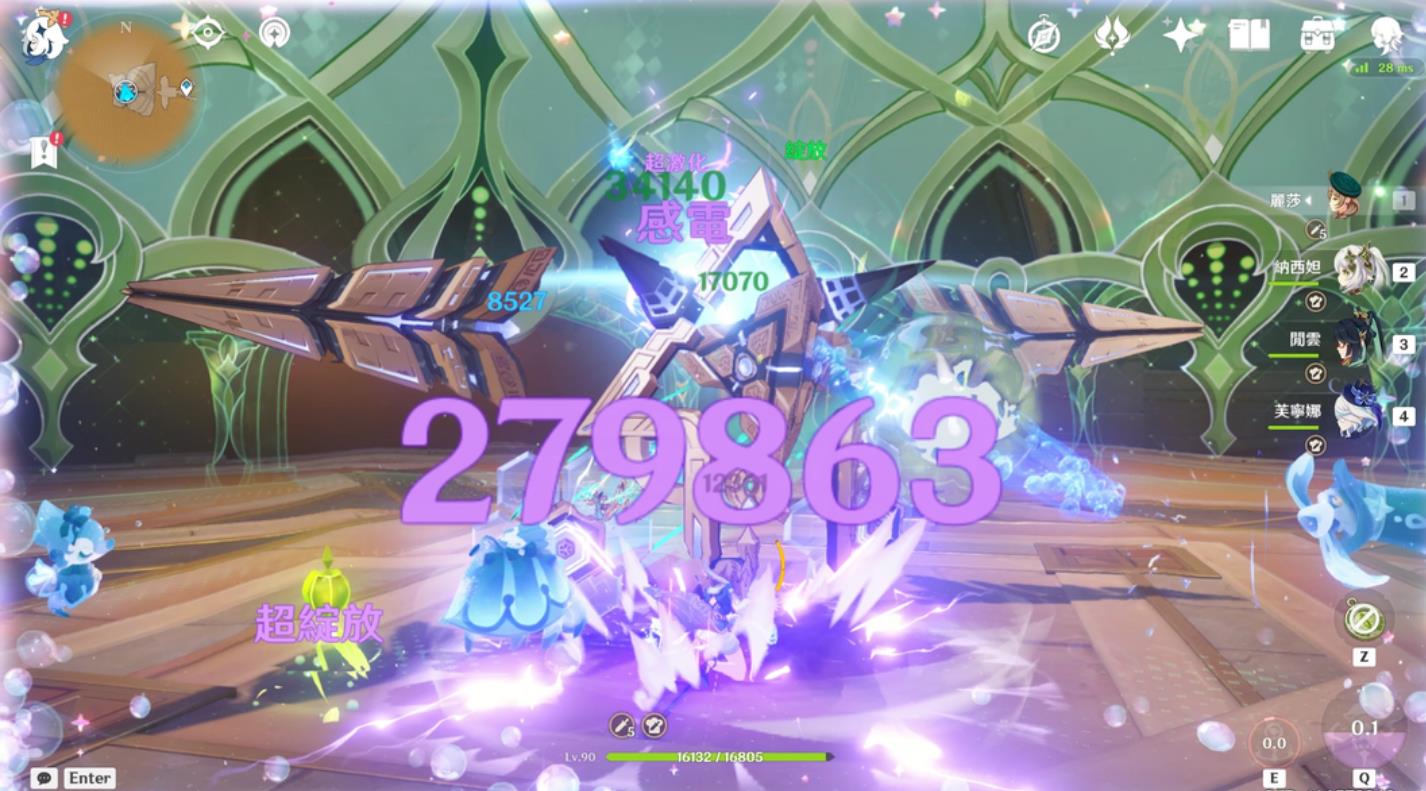1426x791 pixels.
Task: Switch to party member 閒雲
Action: point(1359,343)
